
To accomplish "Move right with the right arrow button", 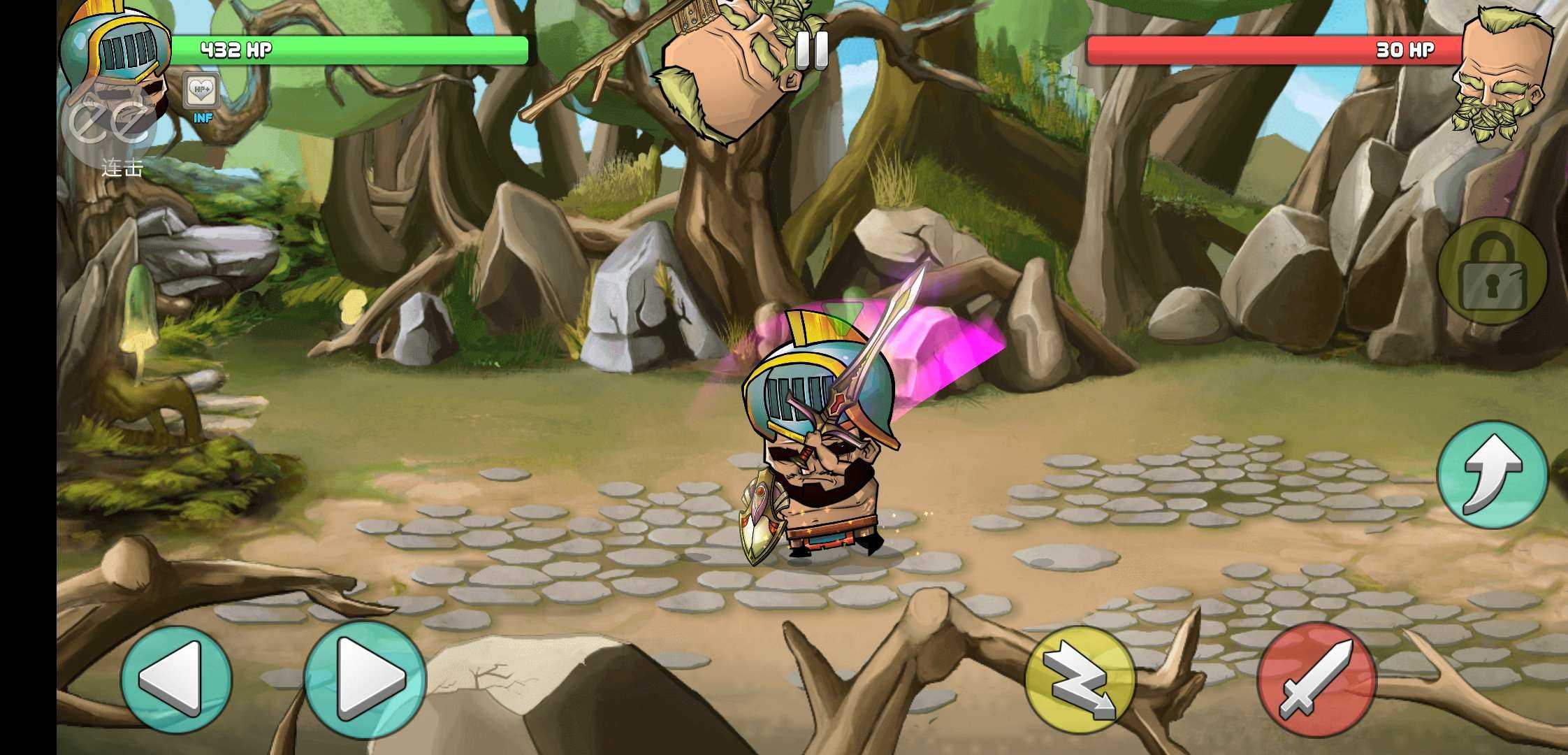I will click(365, 679).
